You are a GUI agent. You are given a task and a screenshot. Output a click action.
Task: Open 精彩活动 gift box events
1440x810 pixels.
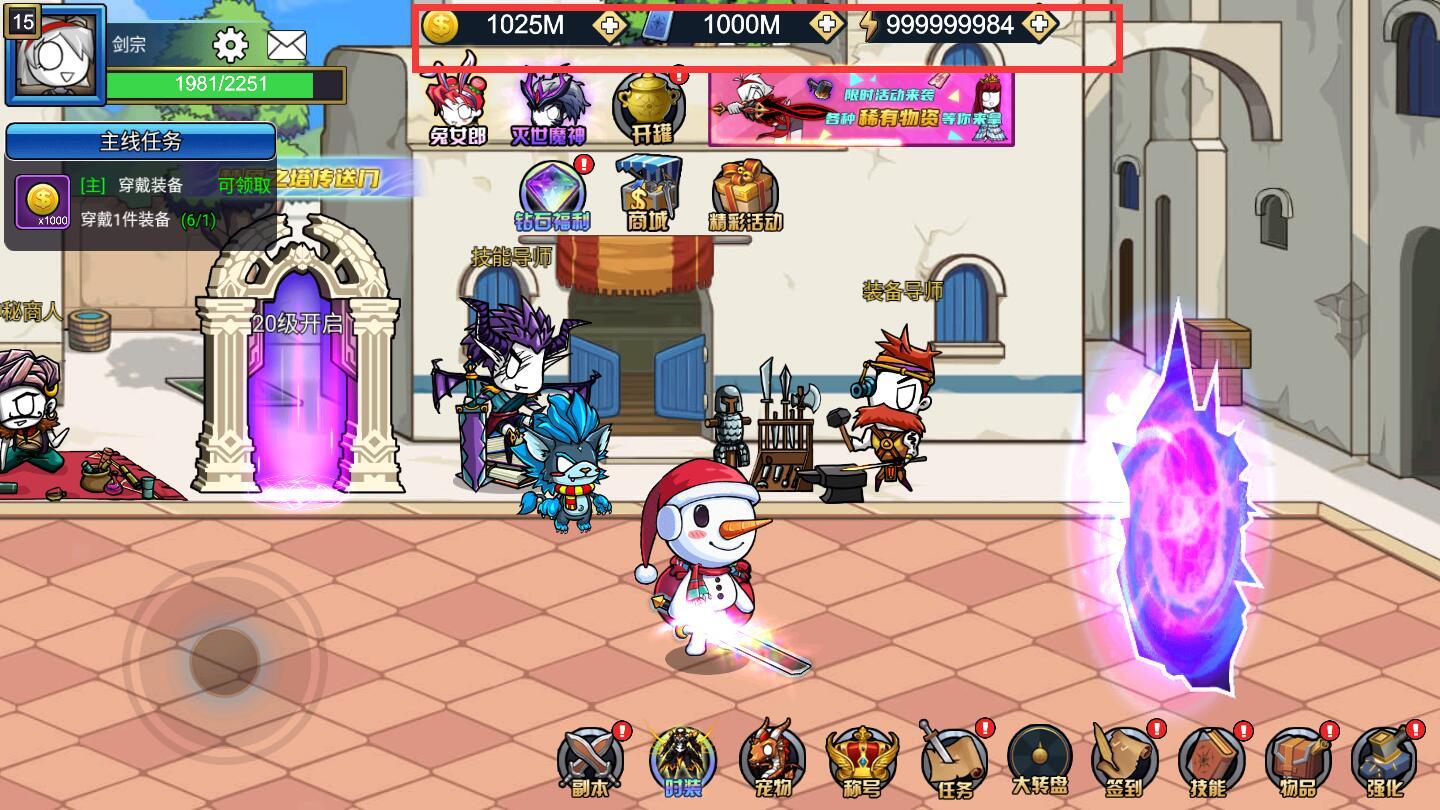coord(745,196)
